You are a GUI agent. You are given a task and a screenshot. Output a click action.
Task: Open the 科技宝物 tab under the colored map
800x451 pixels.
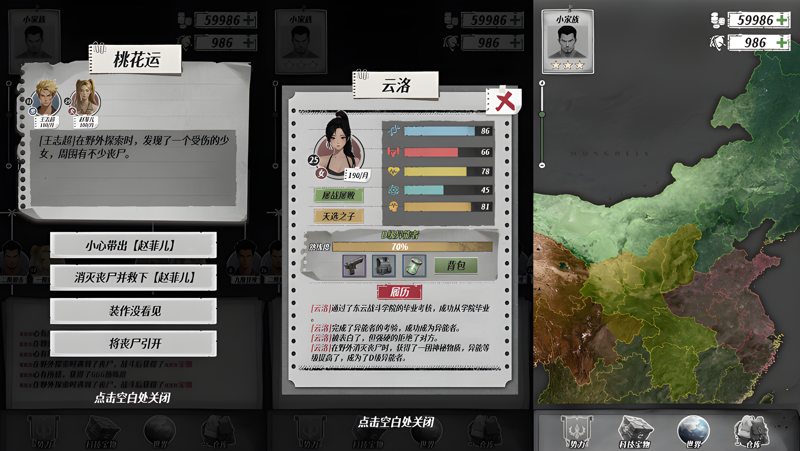(632, 431)
